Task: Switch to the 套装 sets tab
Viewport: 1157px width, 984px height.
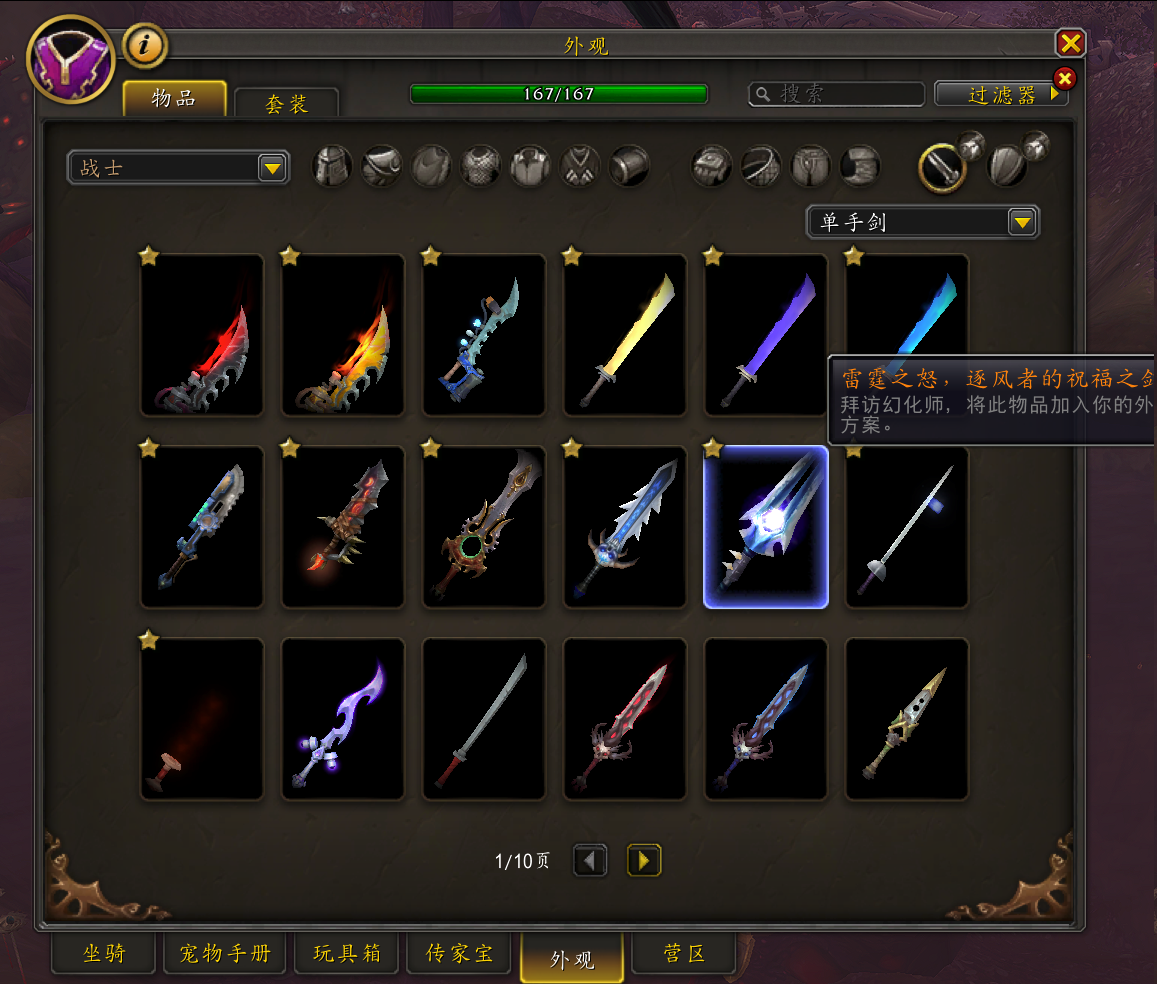Action: (x=287, y=104)
